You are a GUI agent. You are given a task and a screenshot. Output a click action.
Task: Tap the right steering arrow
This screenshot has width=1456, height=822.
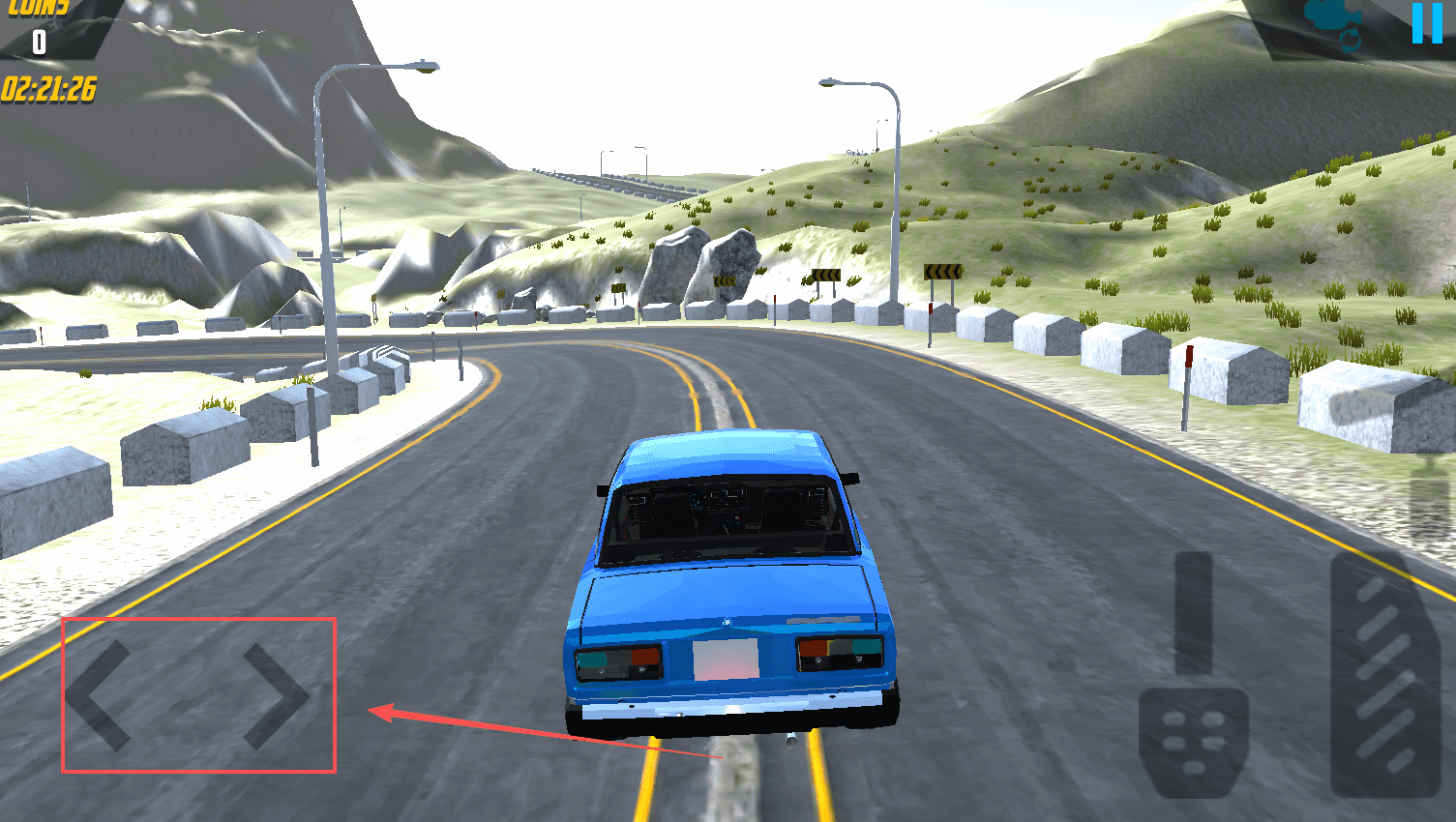(x=276, y=695)
